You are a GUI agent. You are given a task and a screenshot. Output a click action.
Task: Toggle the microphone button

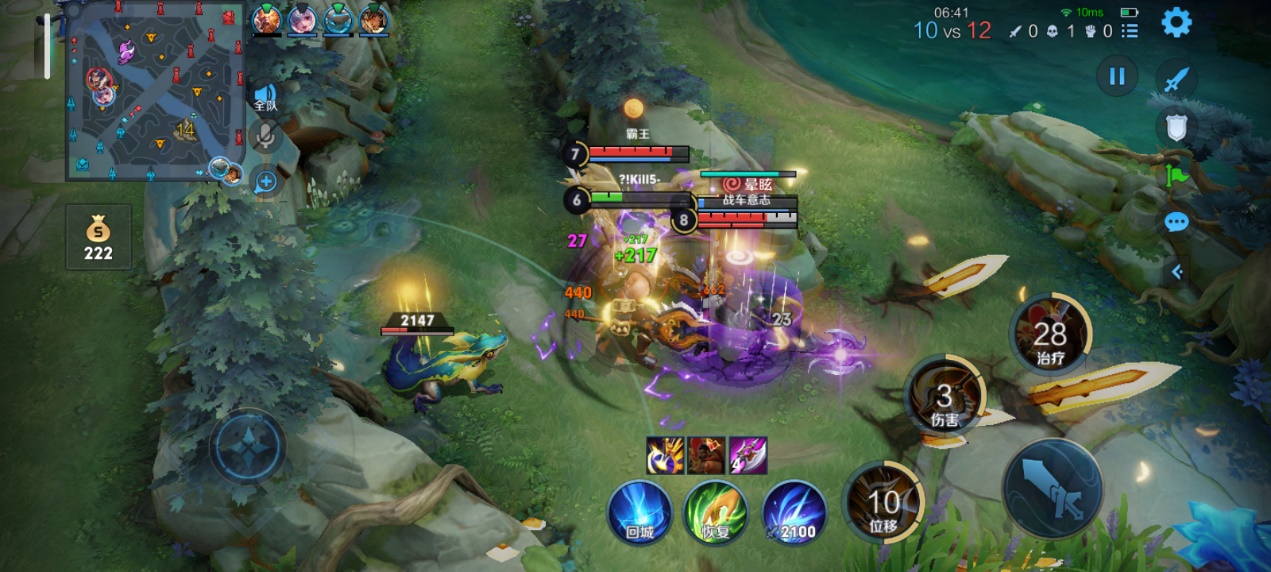(265, 136)
